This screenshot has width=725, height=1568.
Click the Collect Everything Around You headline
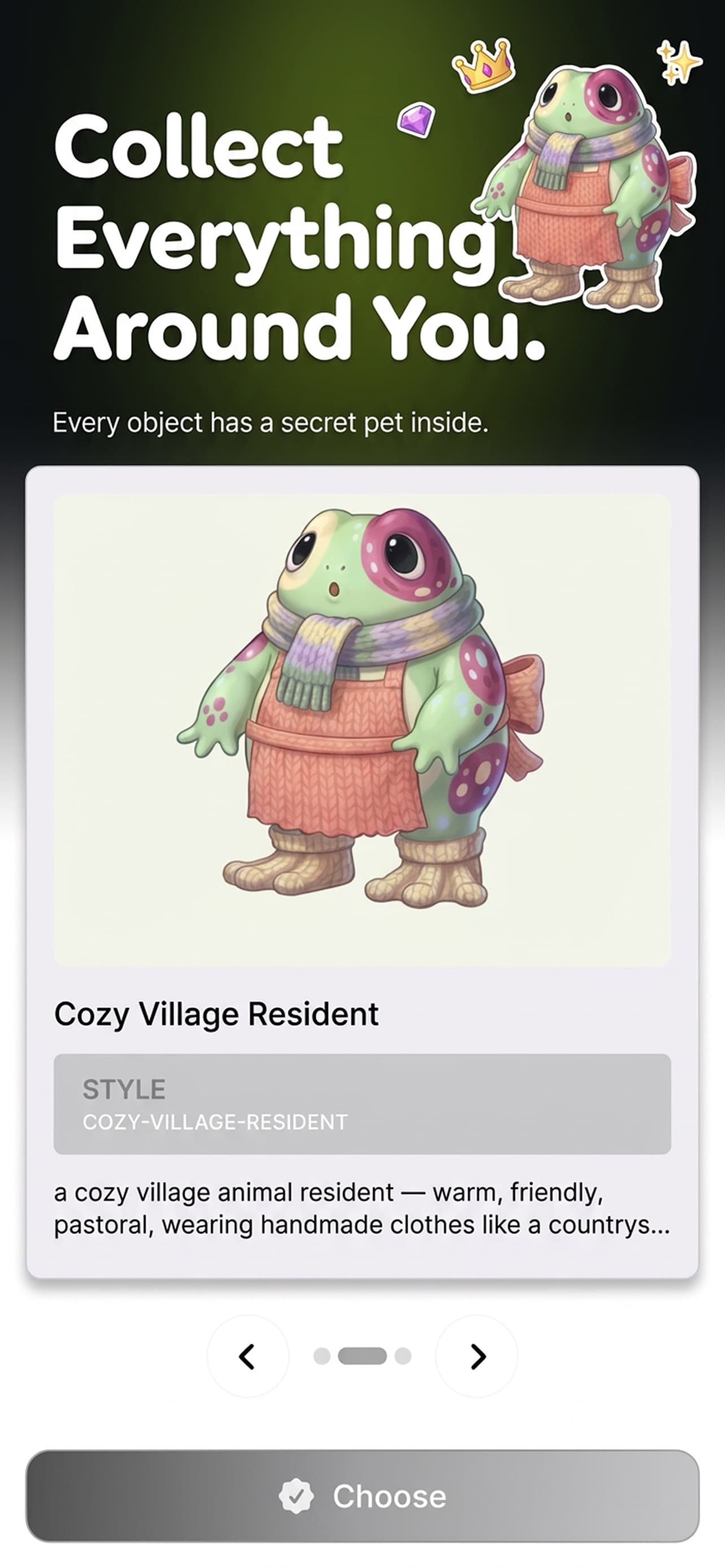coord(274,238)
